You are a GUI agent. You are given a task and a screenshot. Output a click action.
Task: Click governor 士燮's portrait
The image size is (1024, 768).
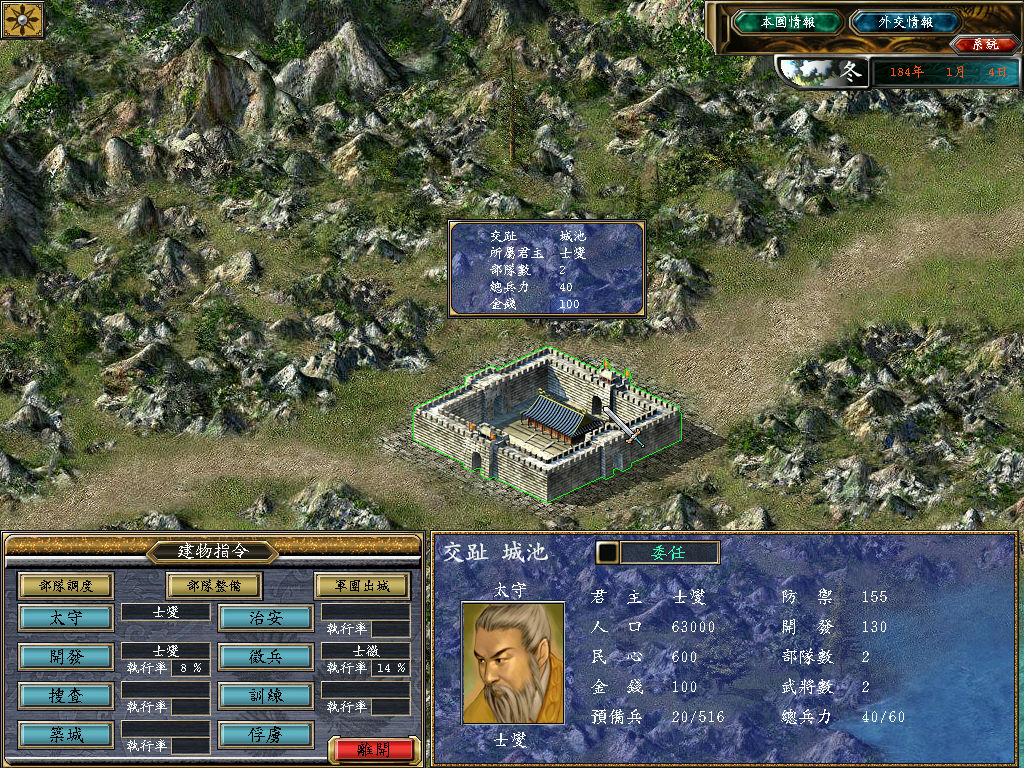tap(505, 662)
